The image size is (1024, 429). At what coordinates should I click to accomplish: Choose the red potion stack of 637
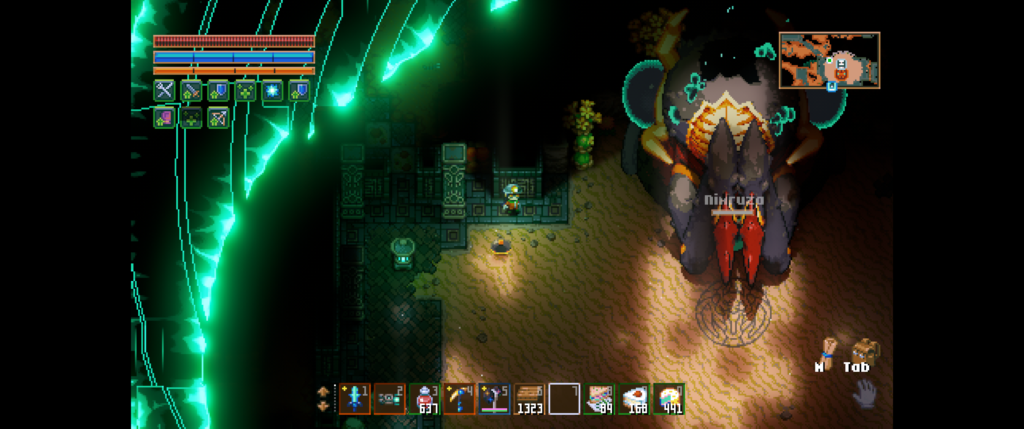point(425,398)
